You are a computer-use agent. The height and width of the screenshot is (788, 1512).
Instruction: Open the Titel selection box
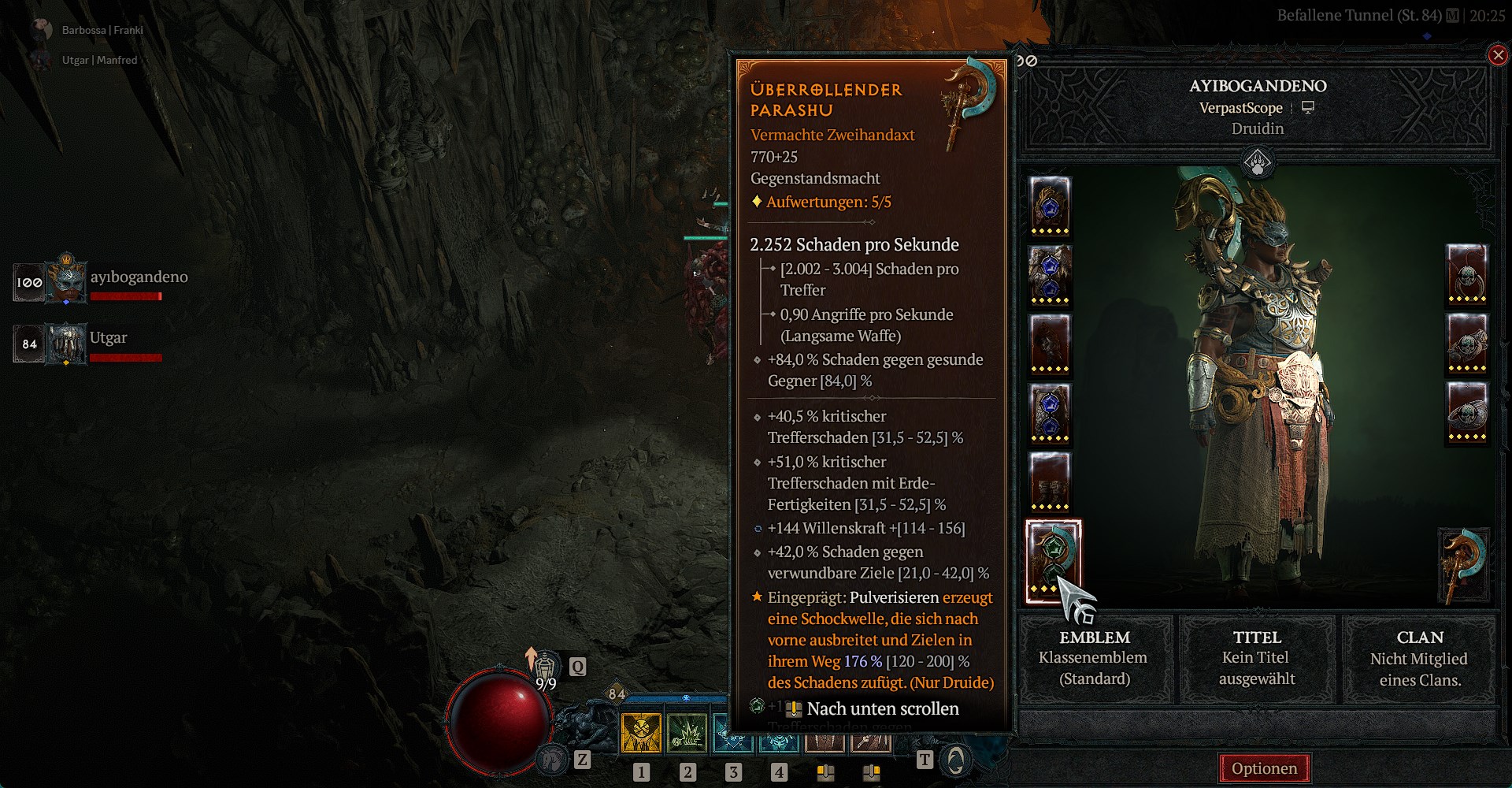point(1257,658)
